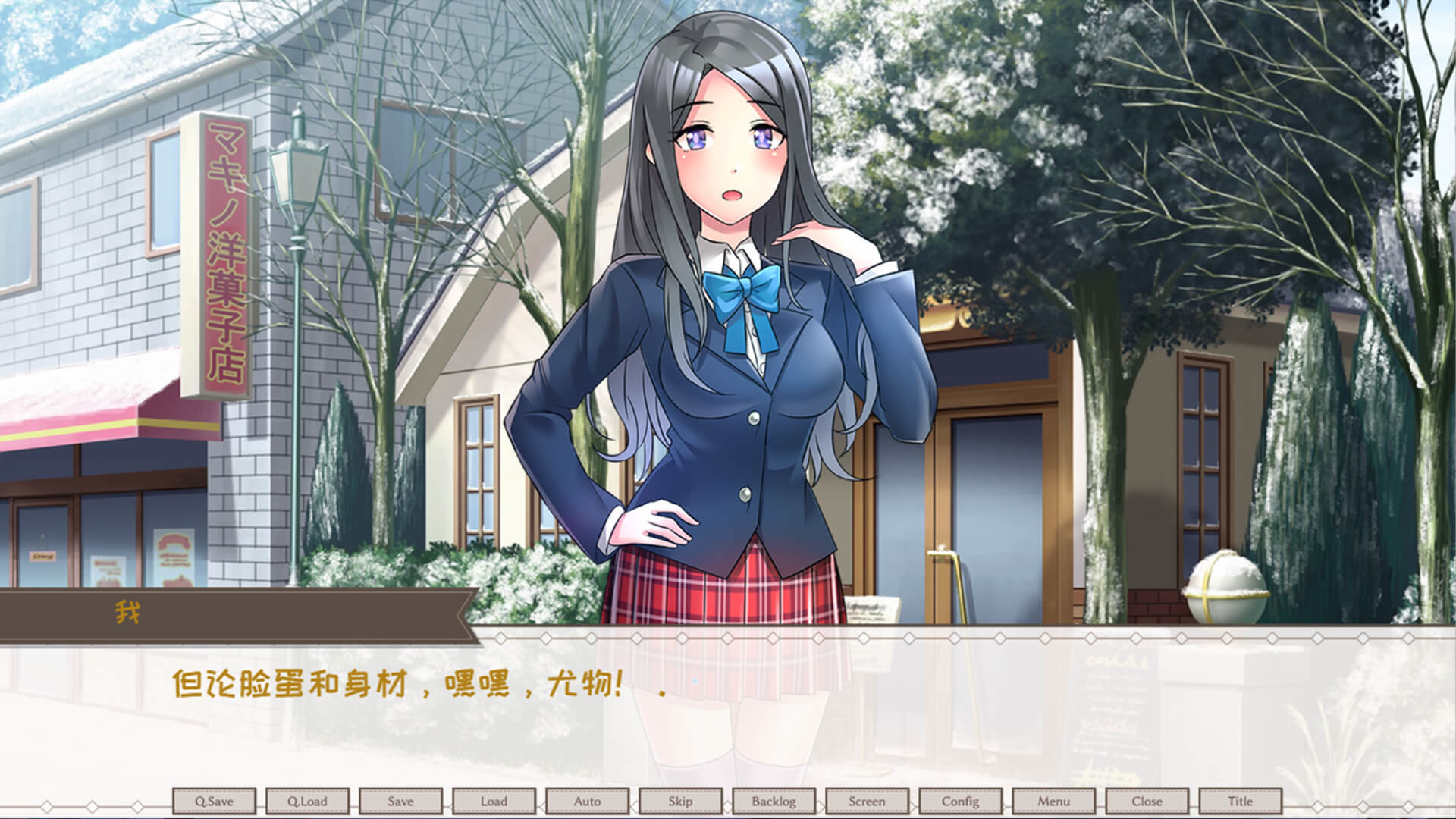Open the Save screen
The height and width of the screenshot is (819, 1456).
(x=400, y=801)
